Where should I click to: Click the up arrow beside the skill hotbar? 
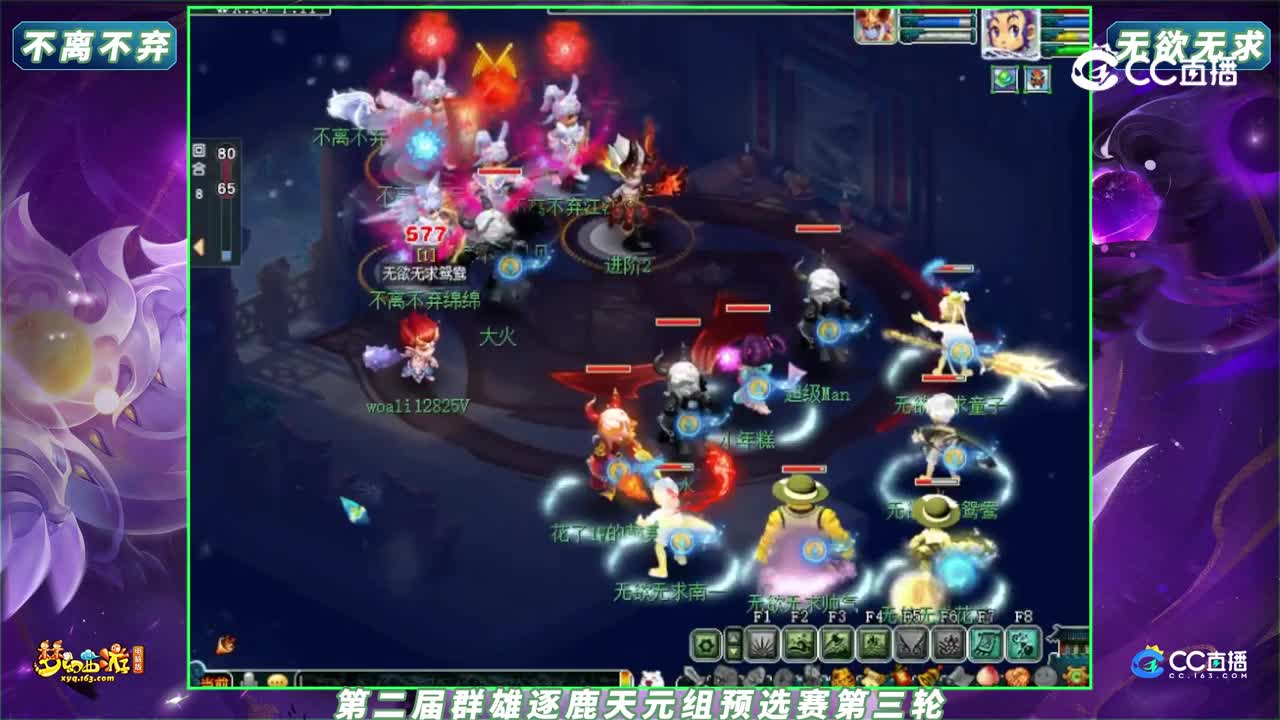coord(733,638)
